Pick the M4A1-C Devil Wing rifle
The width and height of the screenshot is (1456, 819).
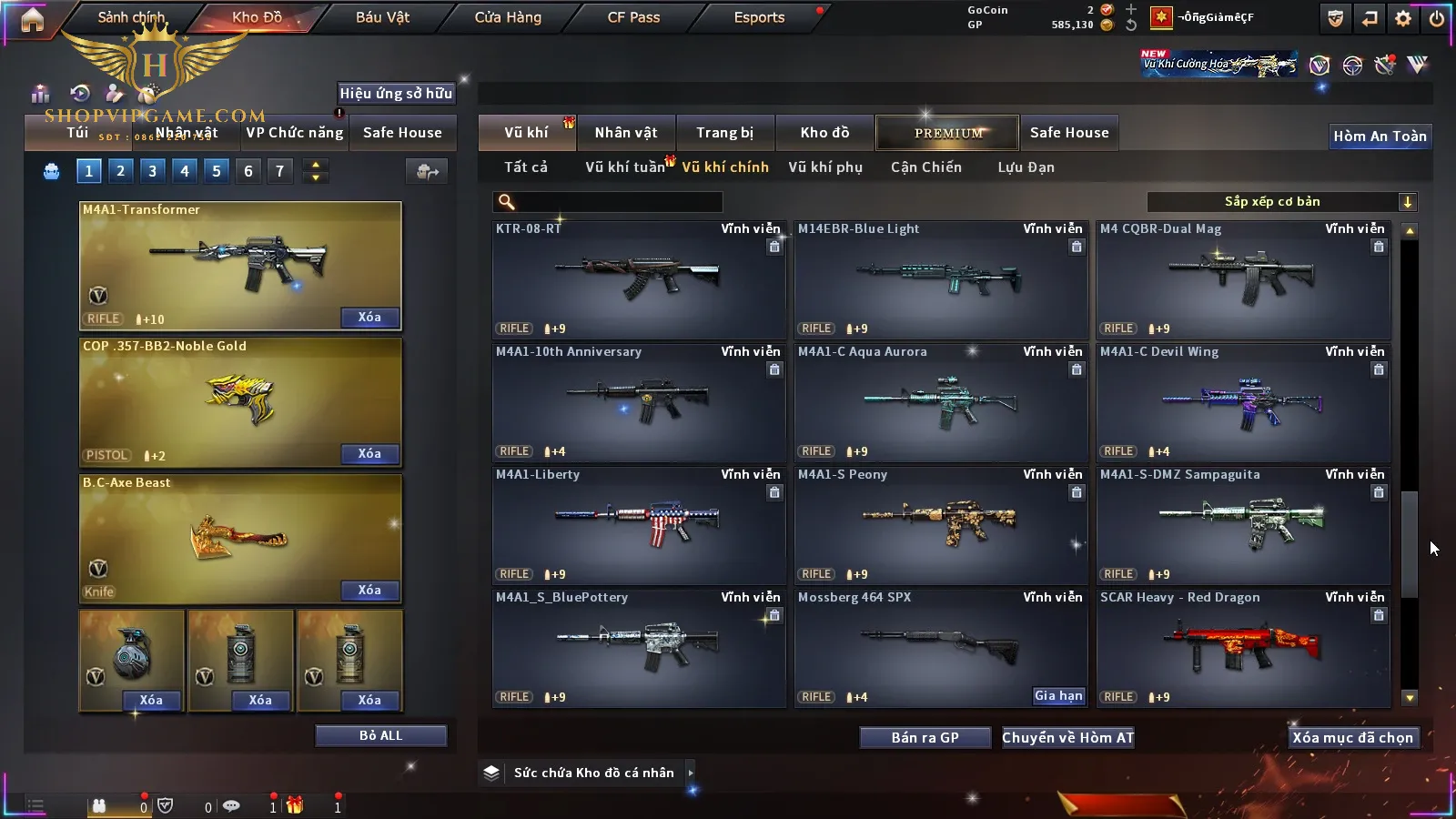1243,402
